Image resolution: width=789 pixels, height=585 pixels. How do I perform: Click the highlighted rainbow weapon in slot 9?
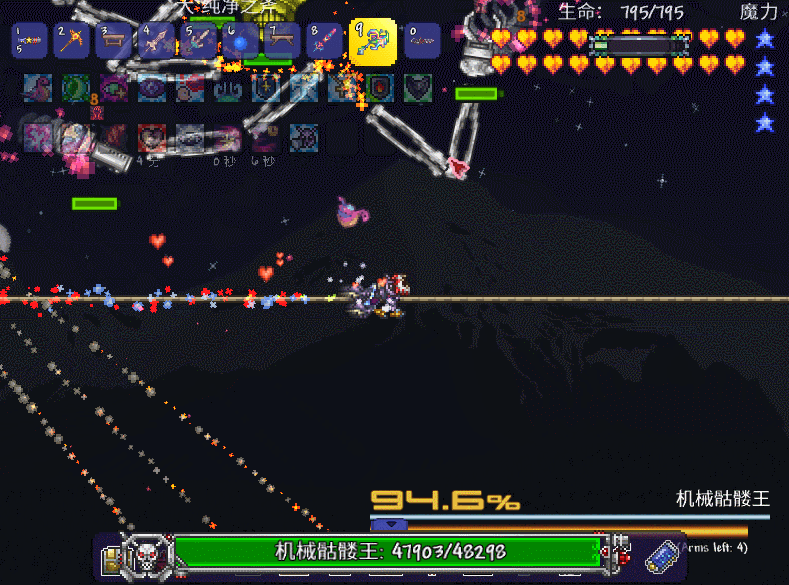click(372, 43)
